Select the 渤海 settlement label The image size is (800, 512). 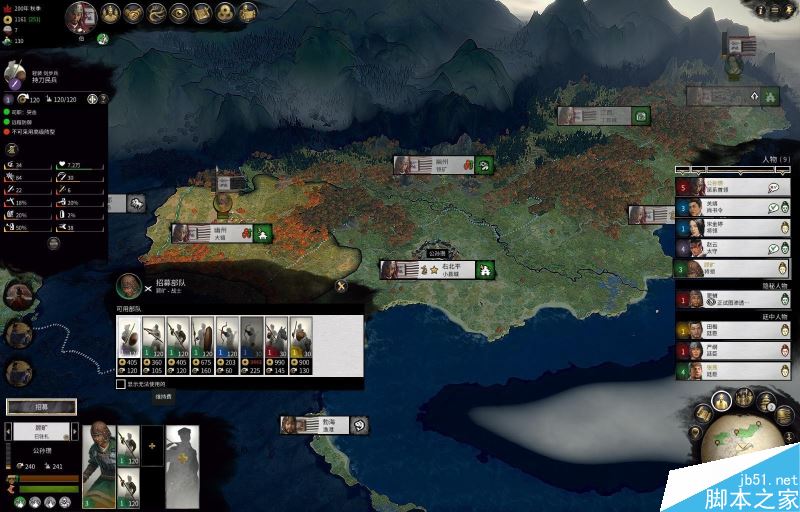(x=330, y=425)
